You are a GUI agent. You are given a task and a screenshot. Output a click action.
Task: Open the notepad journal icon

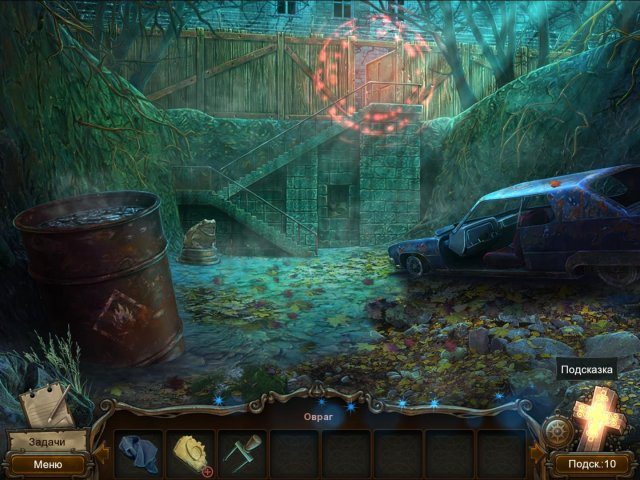pos(46,404)
